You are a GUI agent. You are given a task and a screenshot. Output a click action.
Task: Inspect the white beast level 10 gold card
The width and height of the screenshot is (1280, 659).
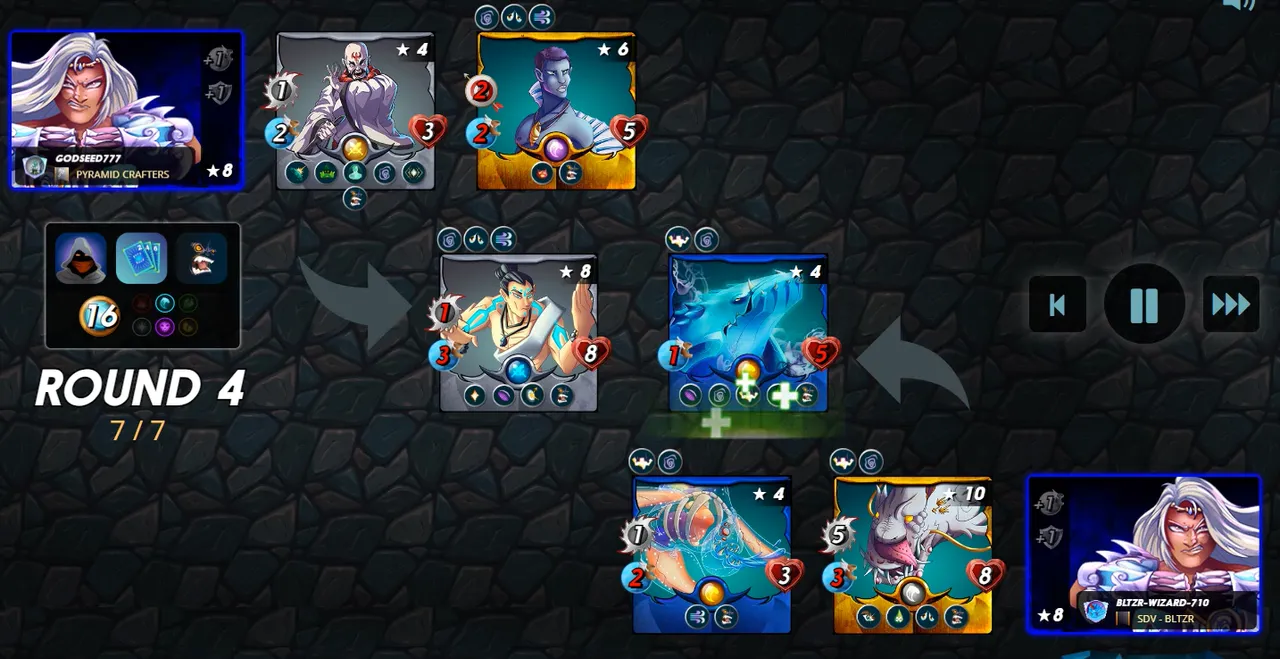pyautogui.click(x=912, y=554)
